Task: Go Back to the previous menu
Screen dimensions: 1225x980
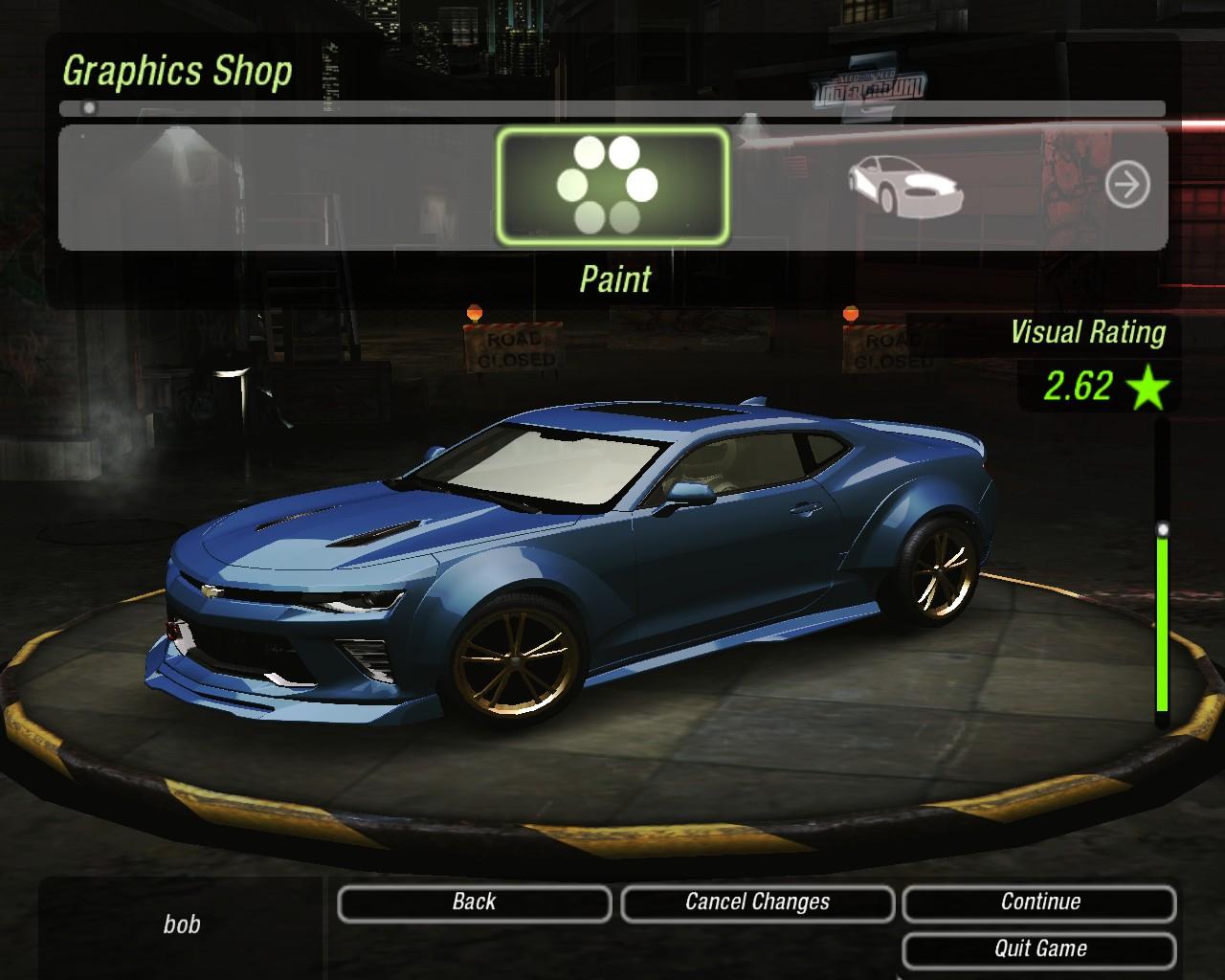Action: pos(474,902)
